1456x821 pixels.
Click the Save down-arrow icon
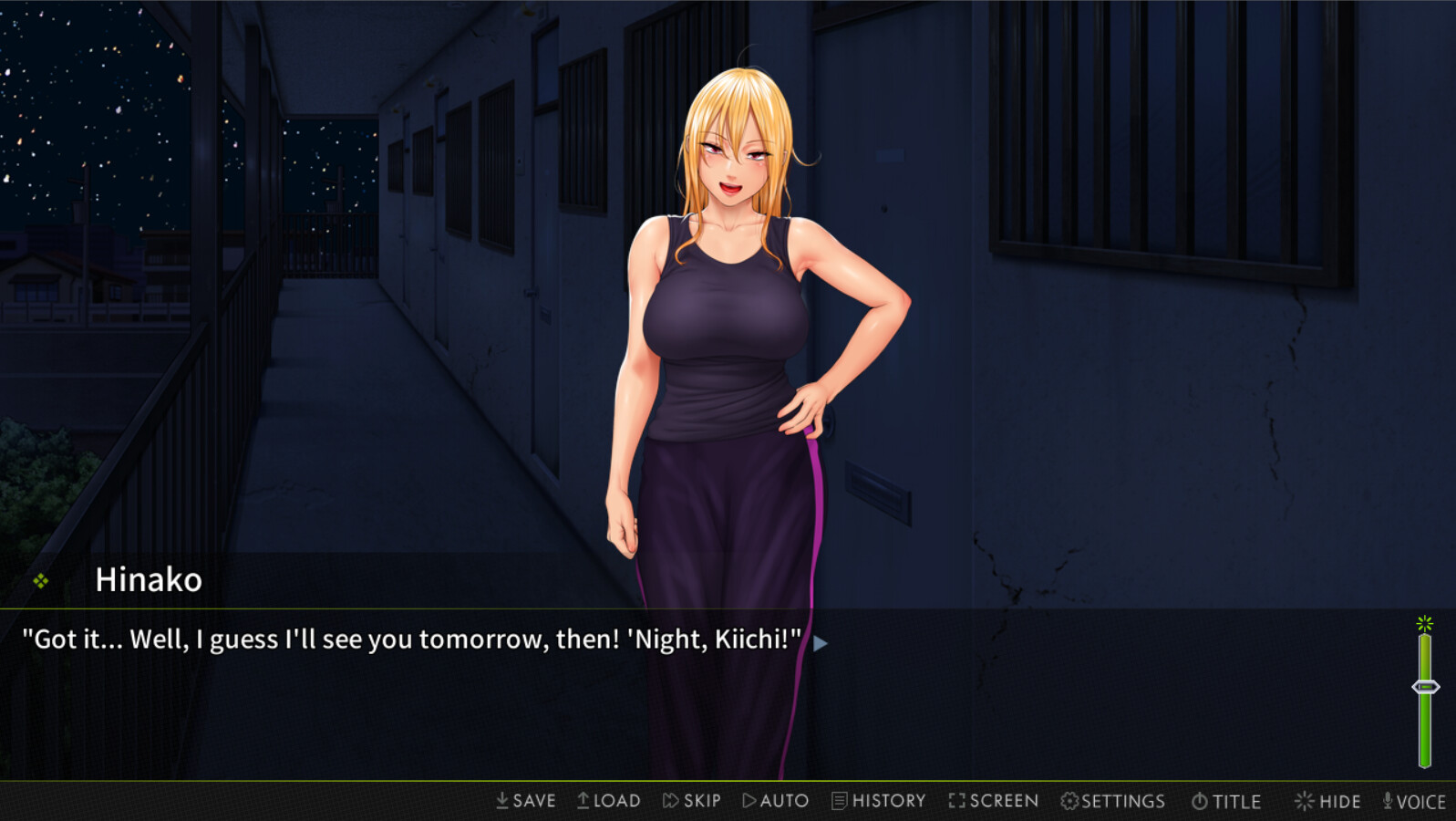click(501, 800)
